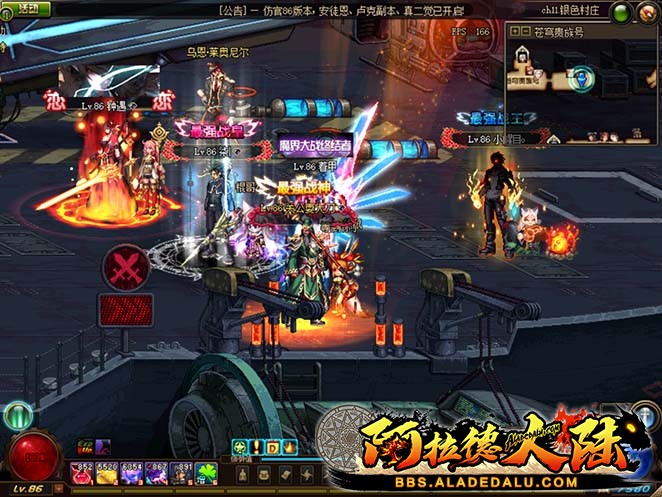The image size is (662, 497).
Task: Click the green orb button beside channel name
Action: 620,12
